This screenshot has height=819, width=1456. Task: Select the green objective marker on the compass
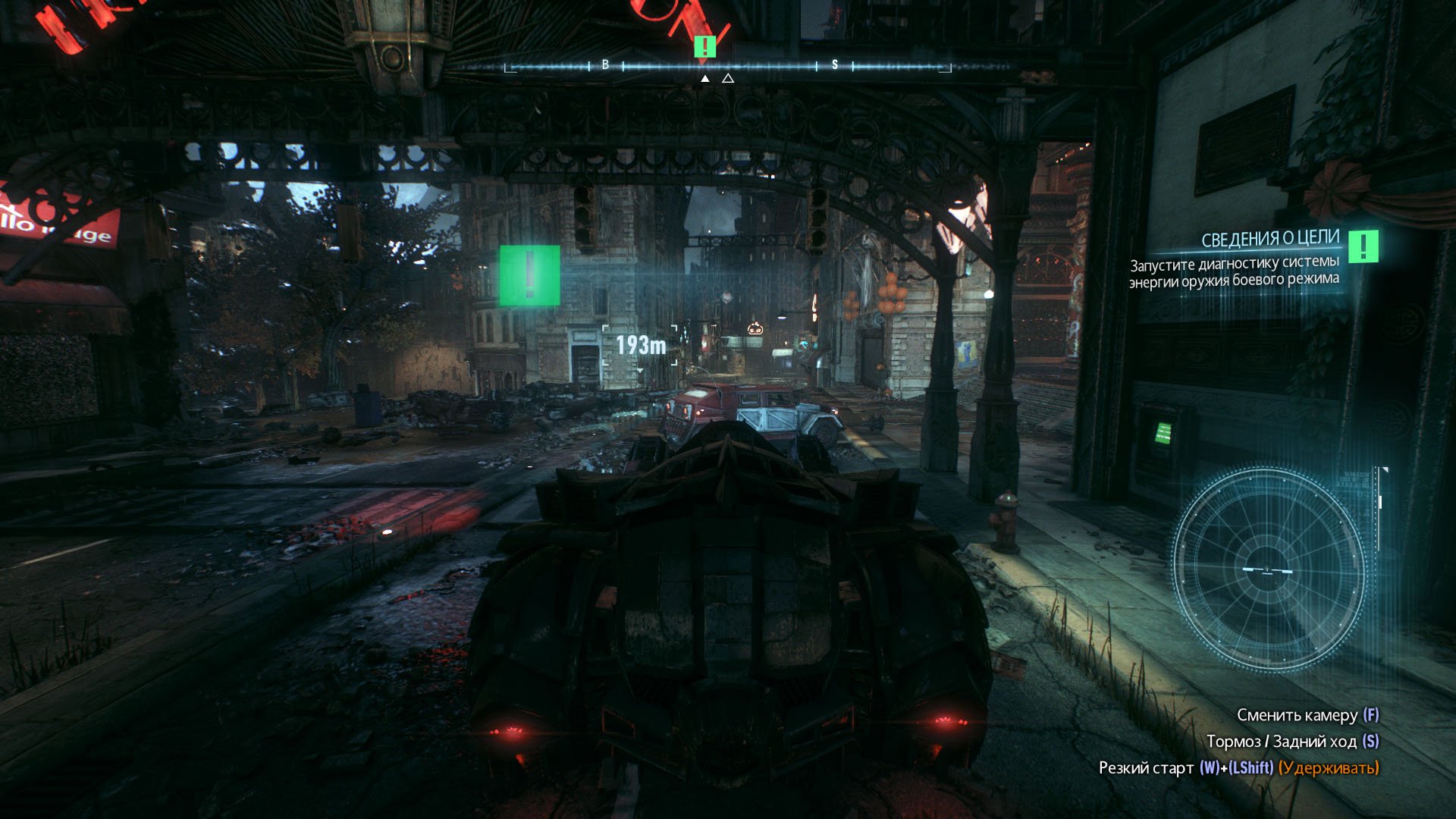704,47
